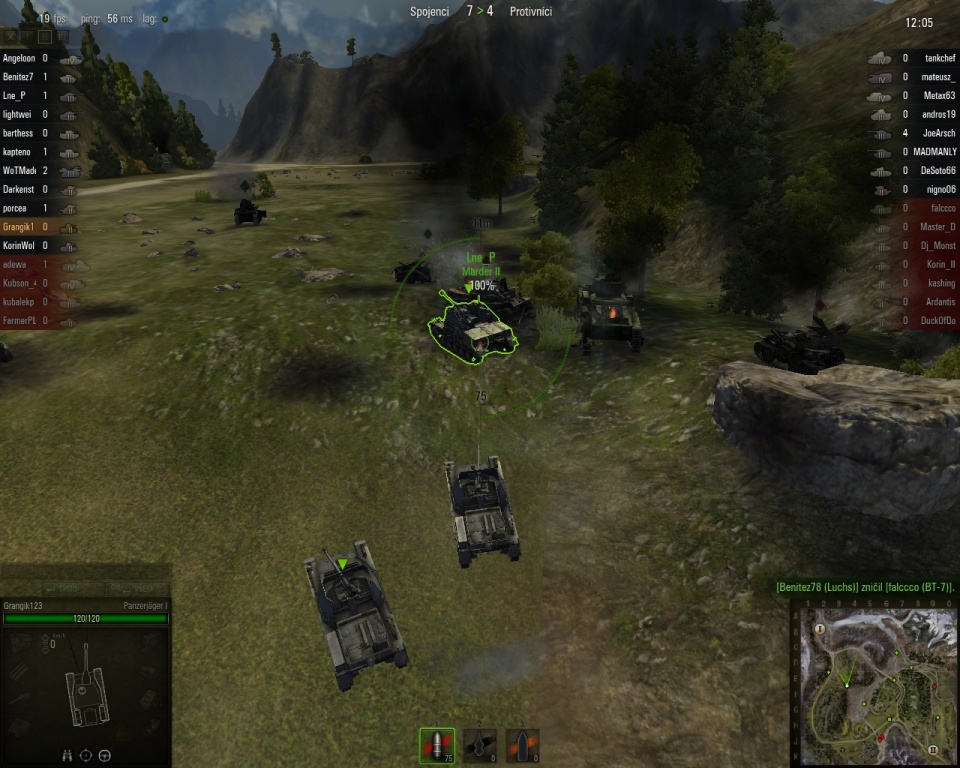Click the crosshair icon in the damage panel
960x768 pixels.
coord(86,755)
